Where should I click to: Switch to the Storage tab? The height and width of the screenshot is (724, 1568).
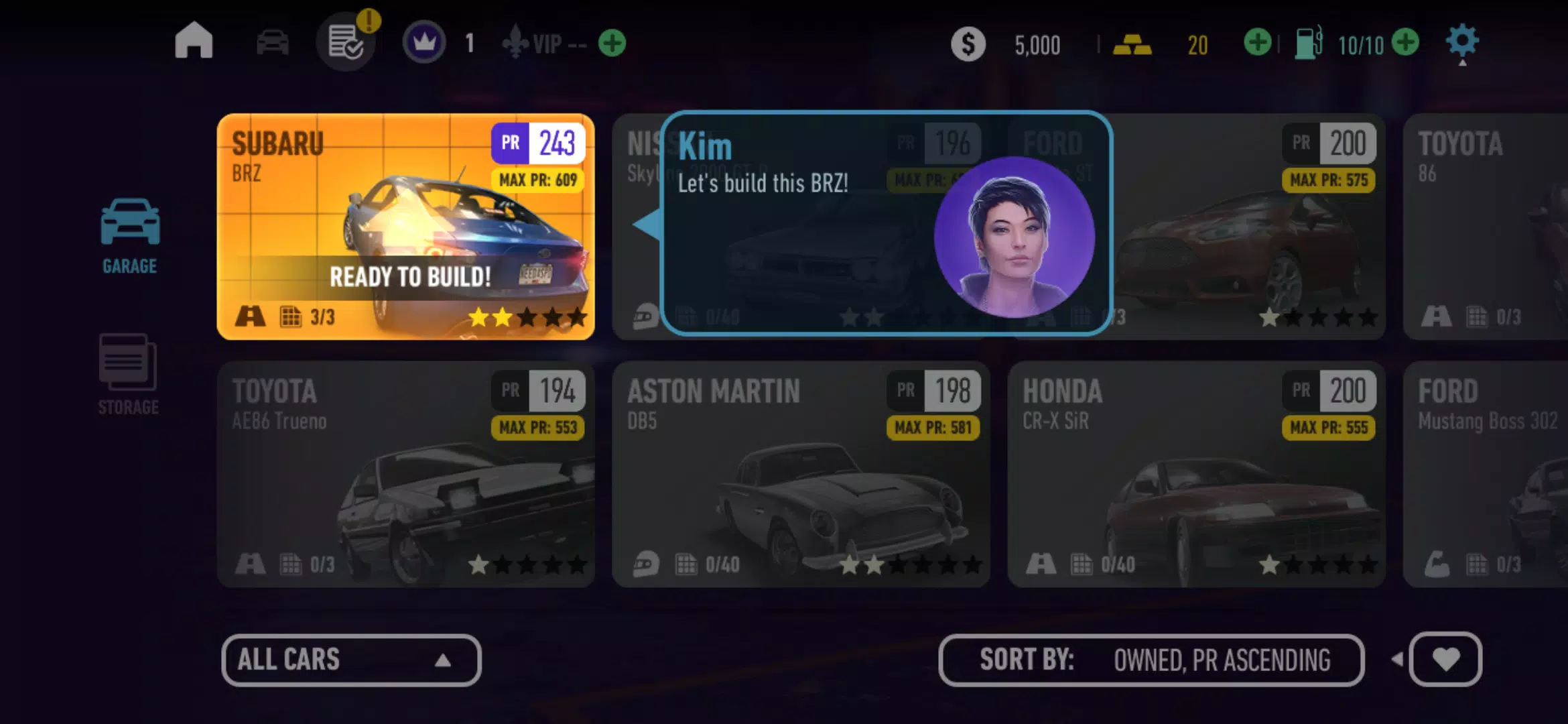point(127,375)
